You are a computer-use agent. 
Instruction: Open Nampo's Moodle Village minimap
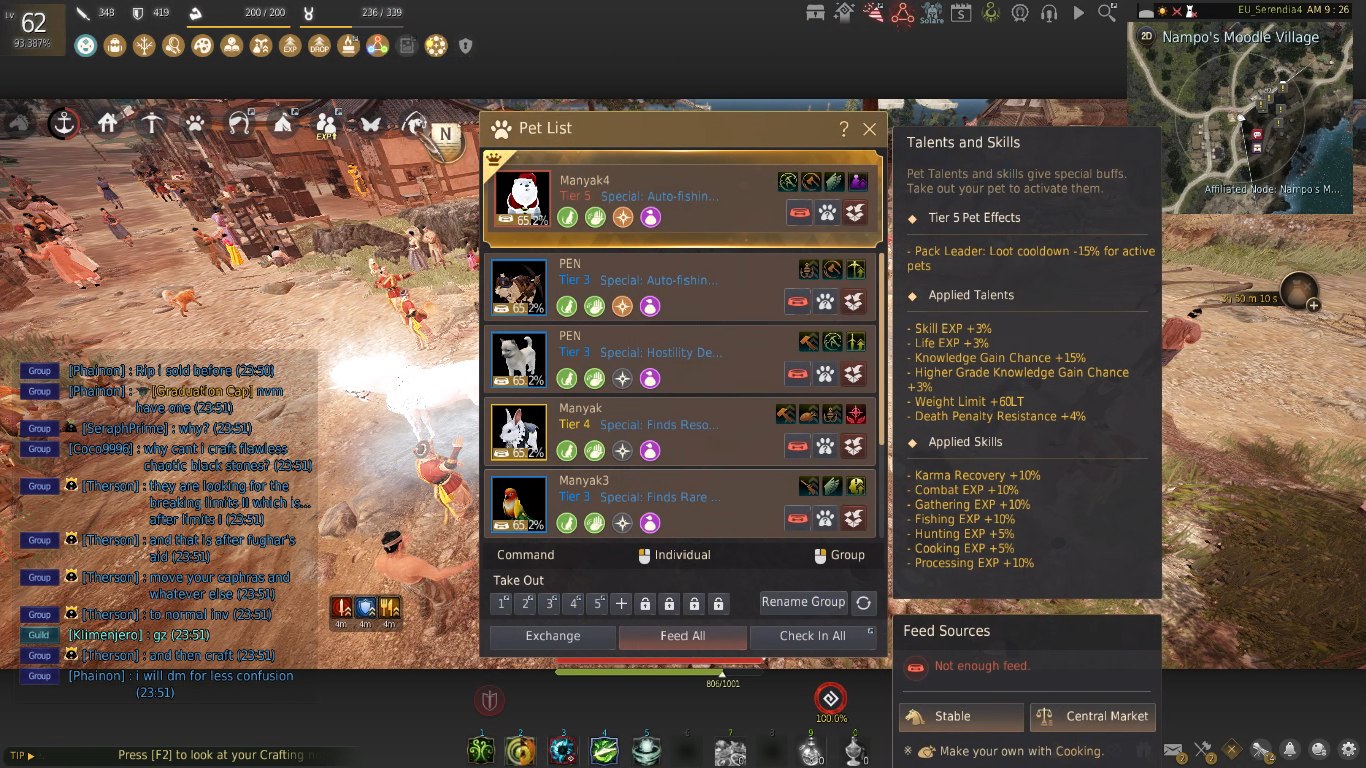click(x=1243, y=120)
